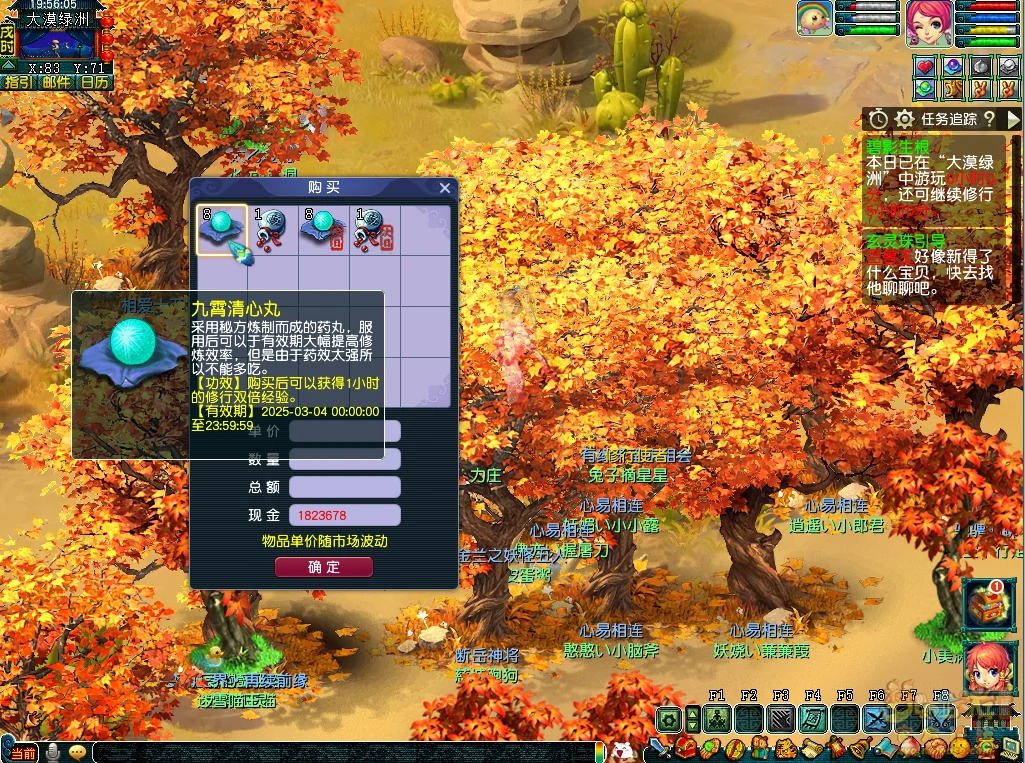Open the task tracker question mark help
Viewport: 1025px width, 763px height.
tap(988, 119)
